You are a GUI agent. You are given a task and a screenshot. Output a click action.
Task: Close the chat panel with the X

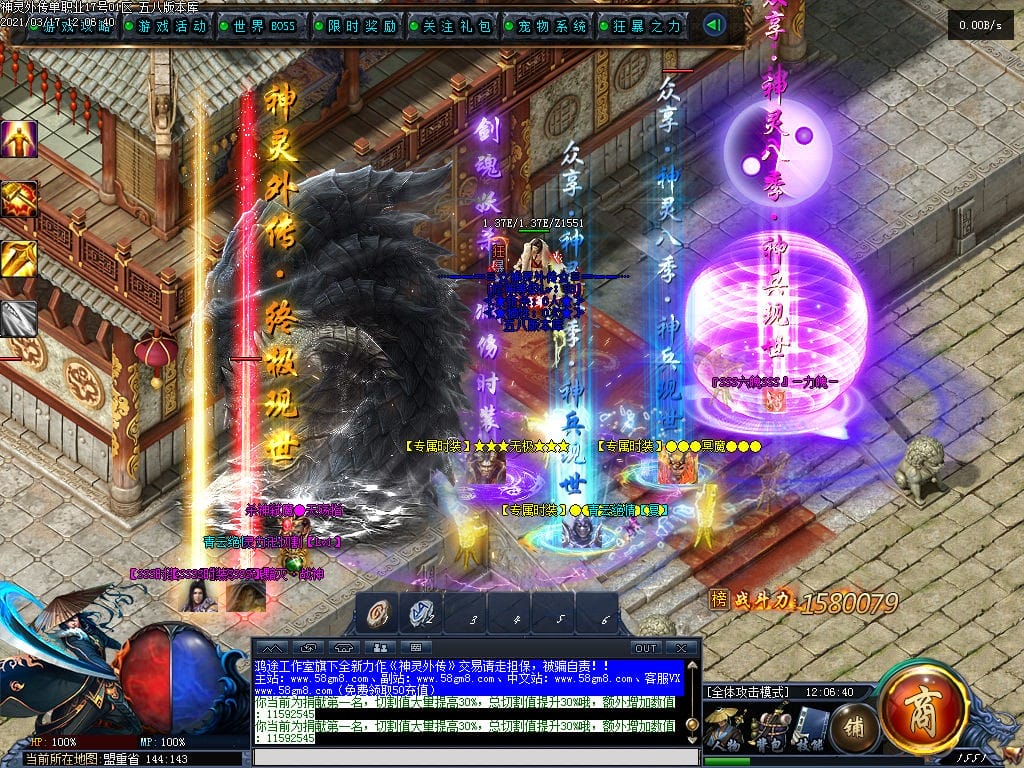(681, 648)
